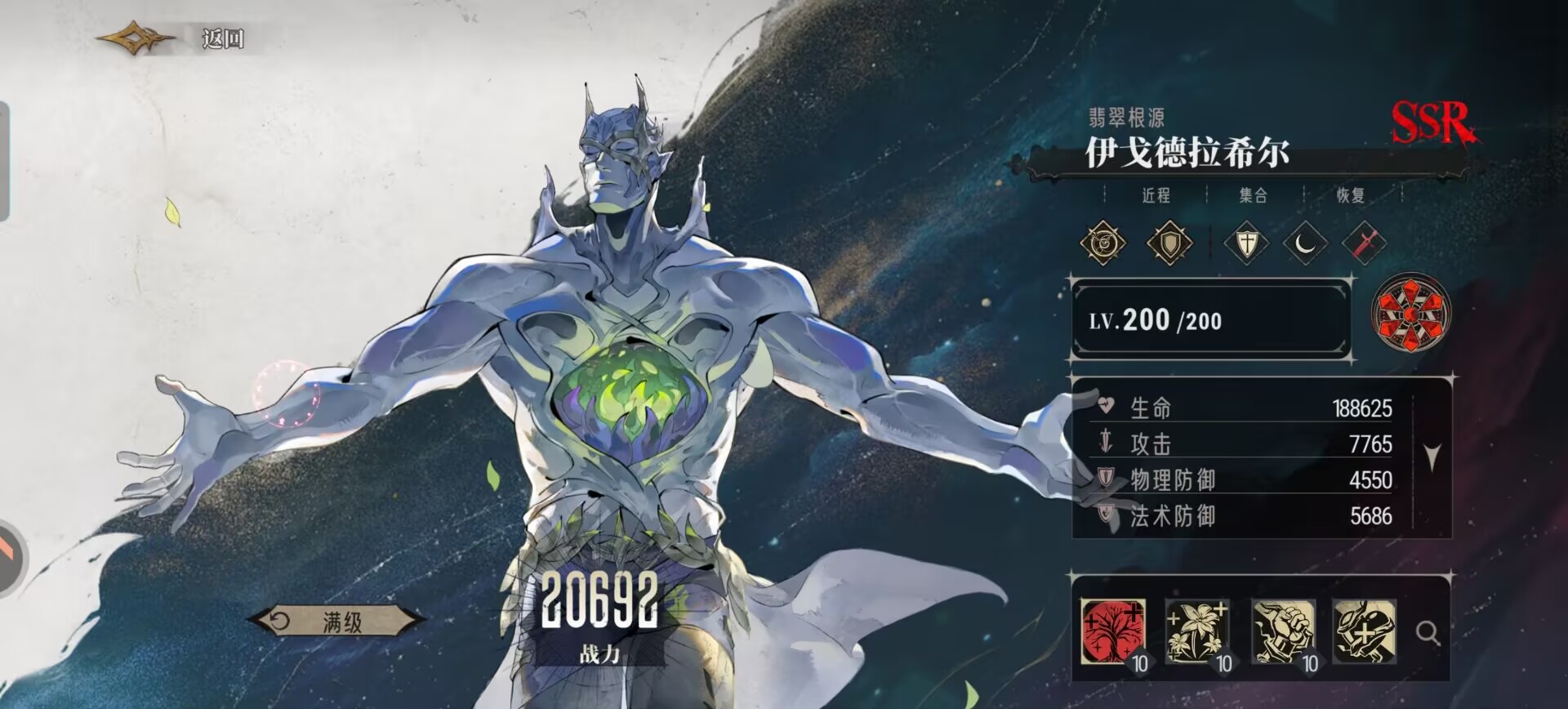This screenshot has height=709, width=1568.
Task: Select the lily flower healing skill icon
Action: point(1196,631)
